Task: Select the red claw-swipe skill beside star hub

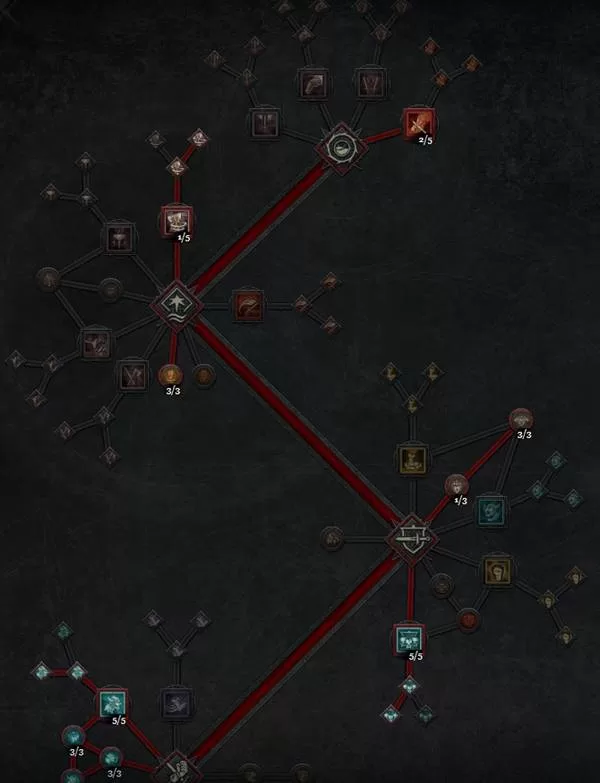Action: (x=247, y=304)
